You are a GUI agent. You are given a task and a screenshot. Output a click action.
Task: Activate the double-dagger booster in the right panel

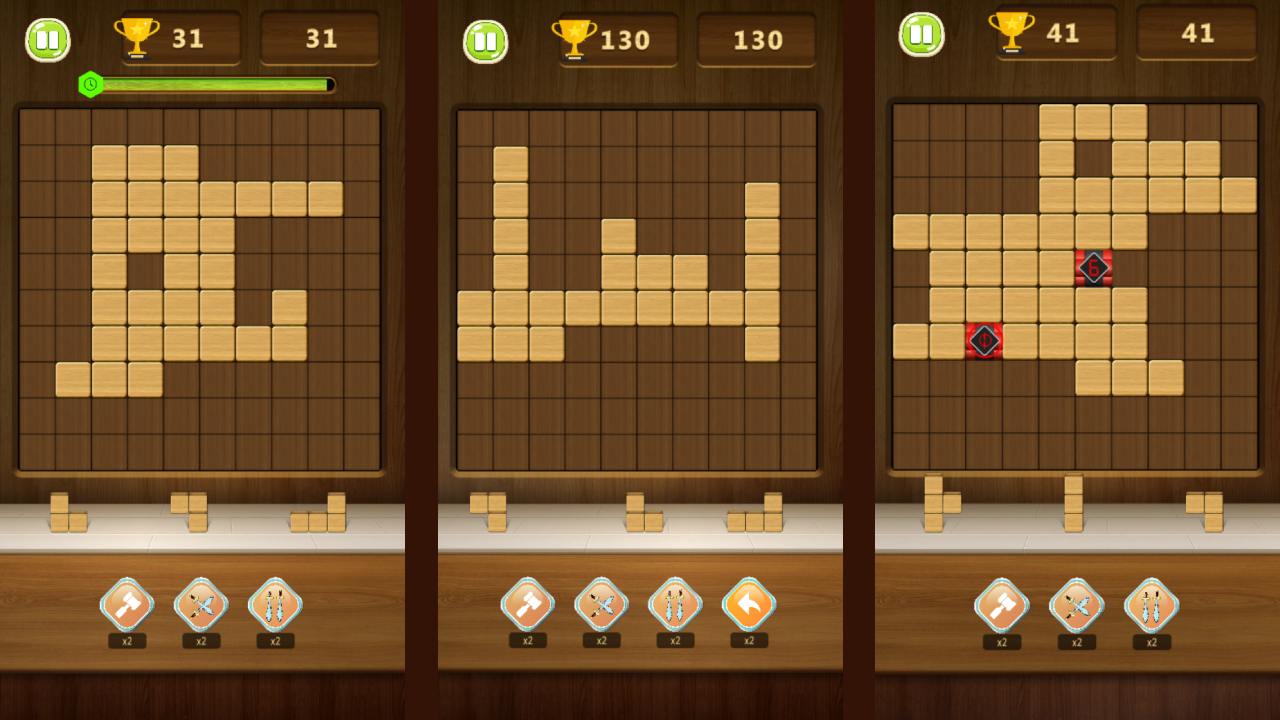click(1151, 607)
